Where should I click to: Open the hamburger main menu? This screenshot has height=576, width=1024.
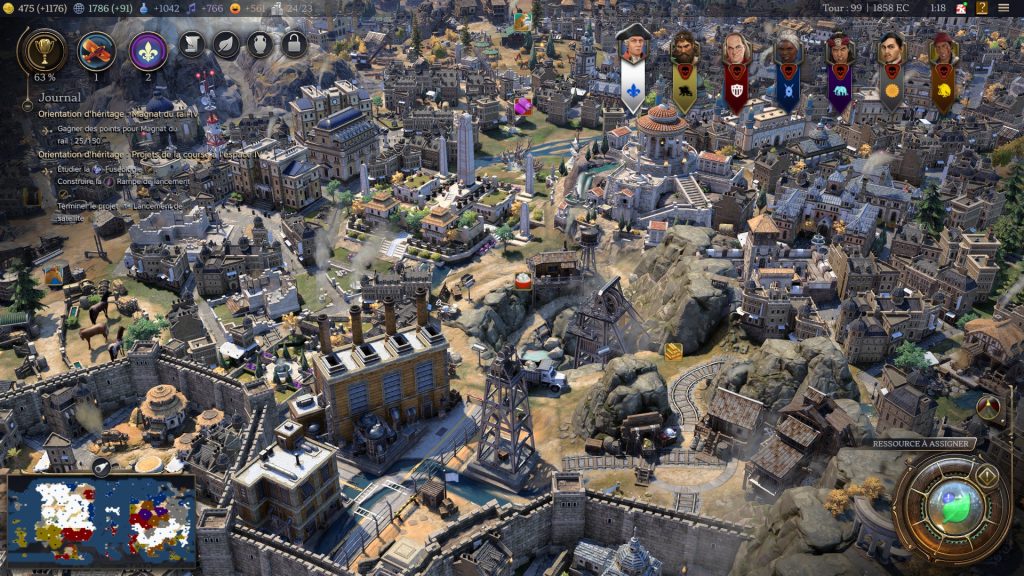tap(1004, 8)
